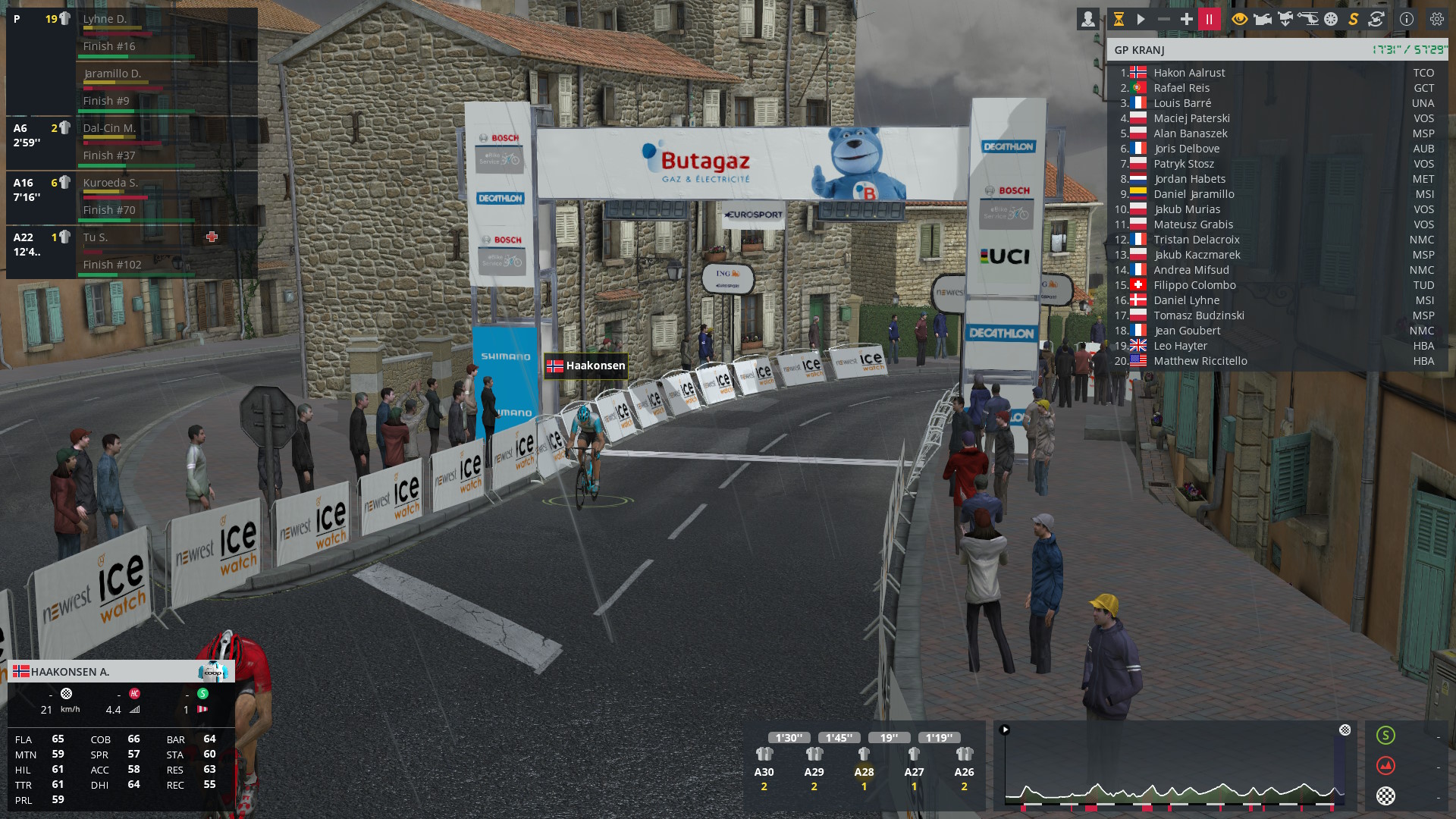Show race information with the info icon

coord(1407,20)
